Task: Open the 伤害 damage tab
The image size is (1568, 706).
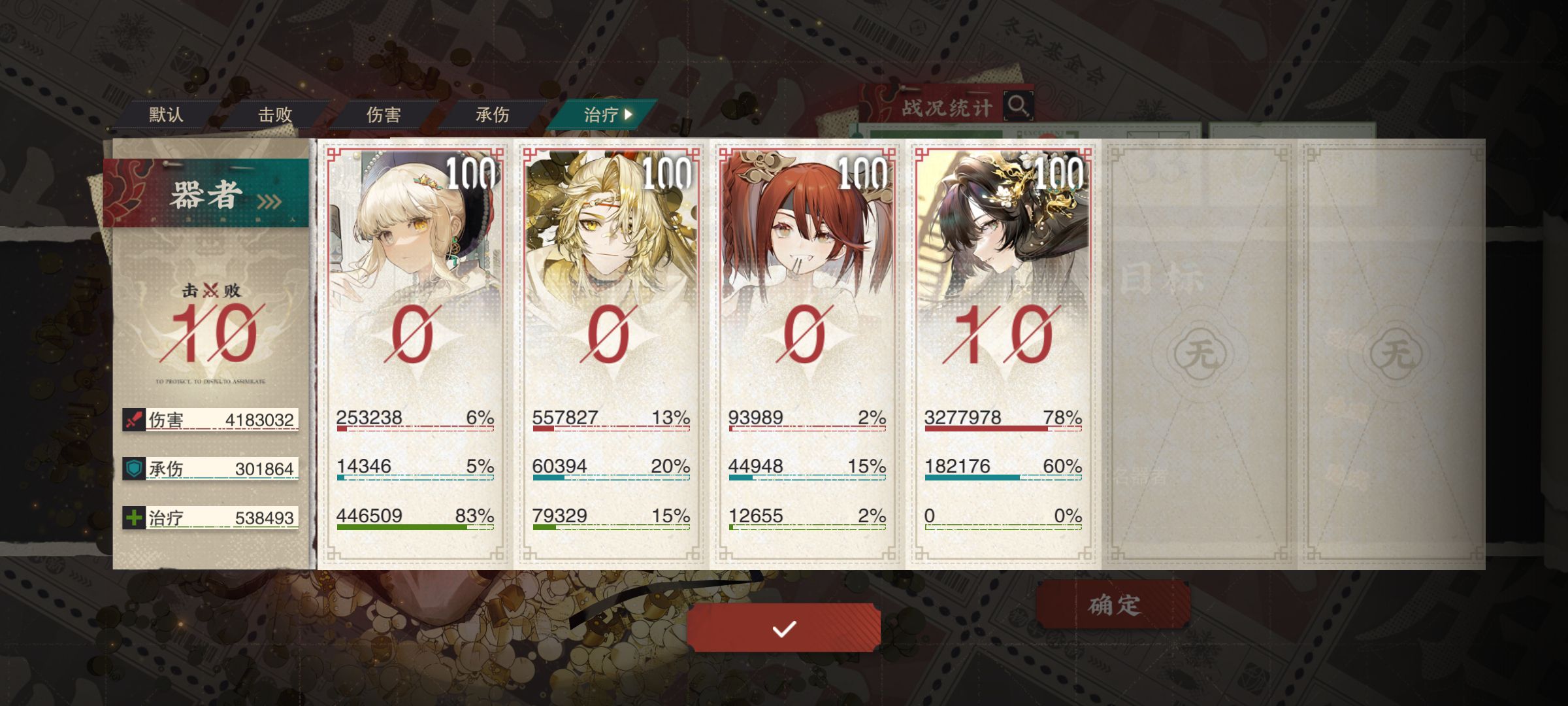Action: pos(384,115)
